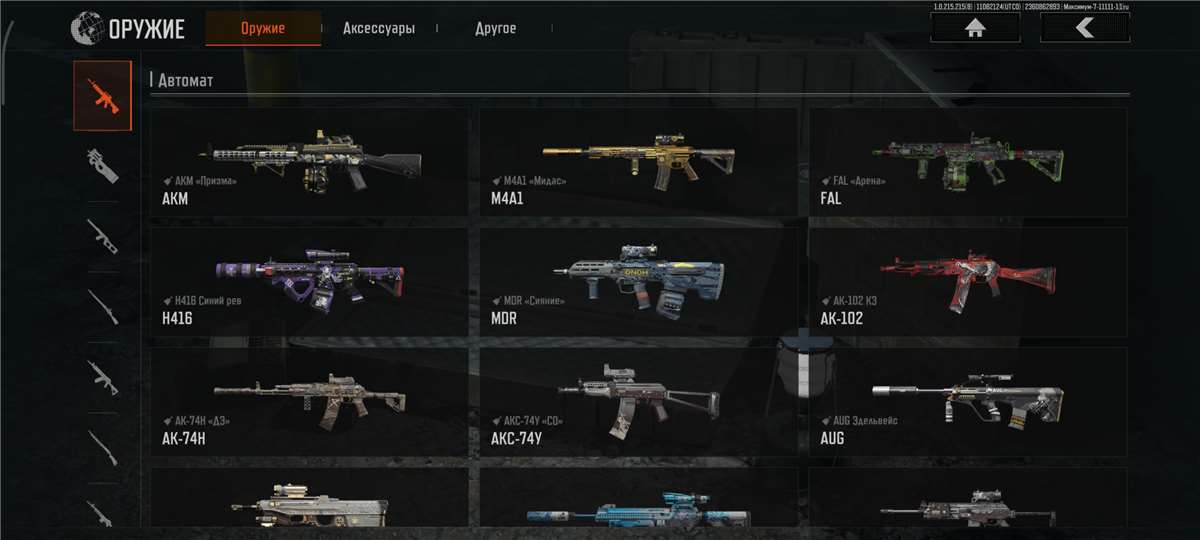Select the AUG Эдельвейс weapon card

pos(967,402)
